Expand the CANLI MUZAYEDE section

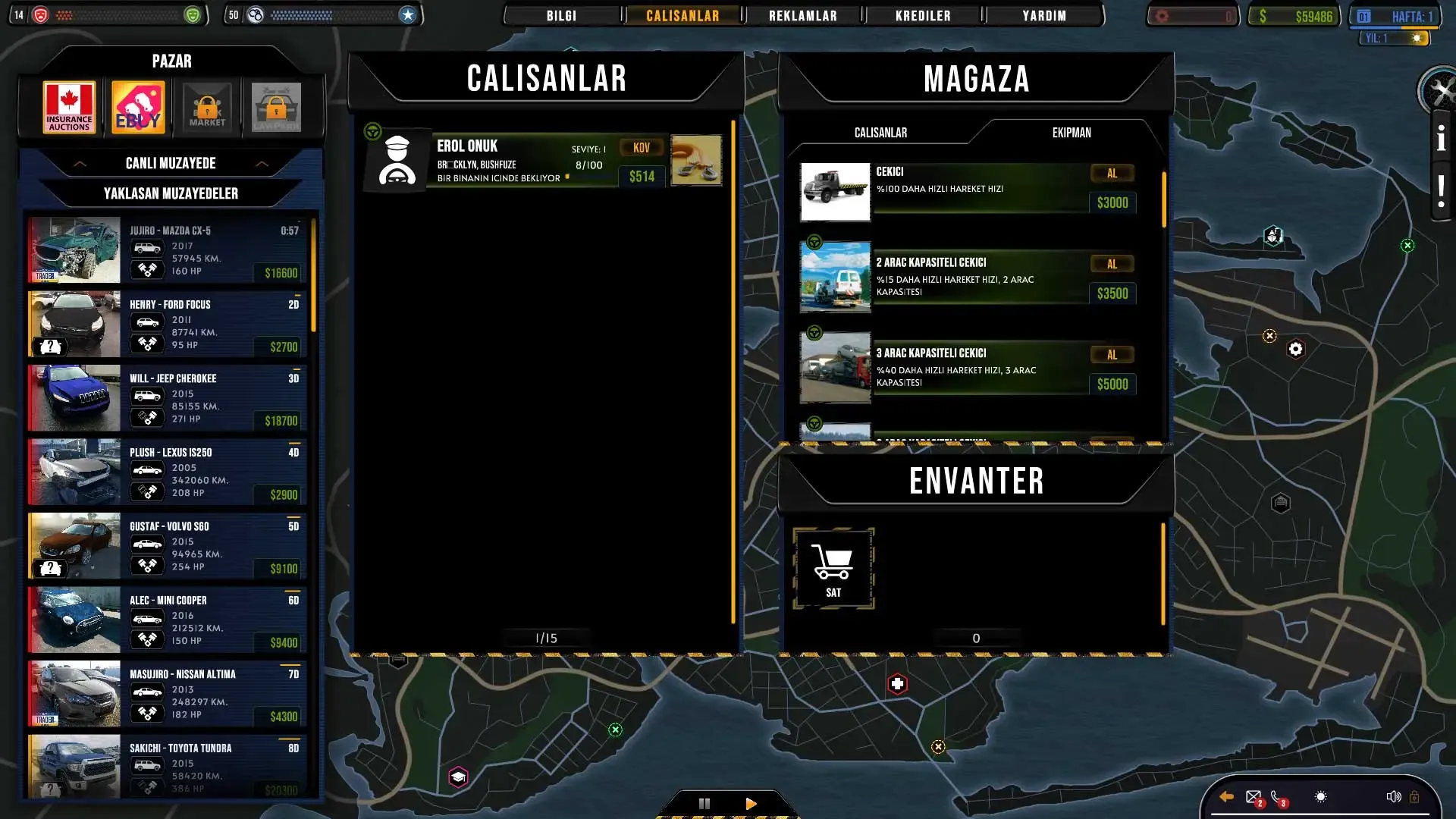pos(171,163)
